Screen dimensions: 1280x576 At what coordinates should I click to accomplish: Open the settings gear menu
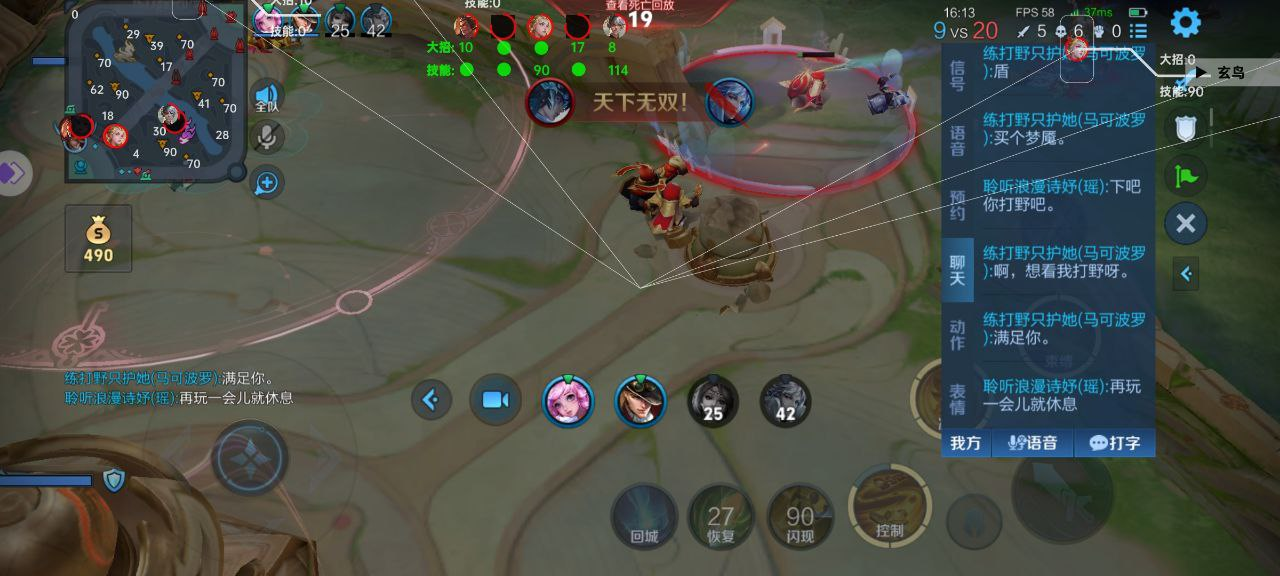point(1185,23)
